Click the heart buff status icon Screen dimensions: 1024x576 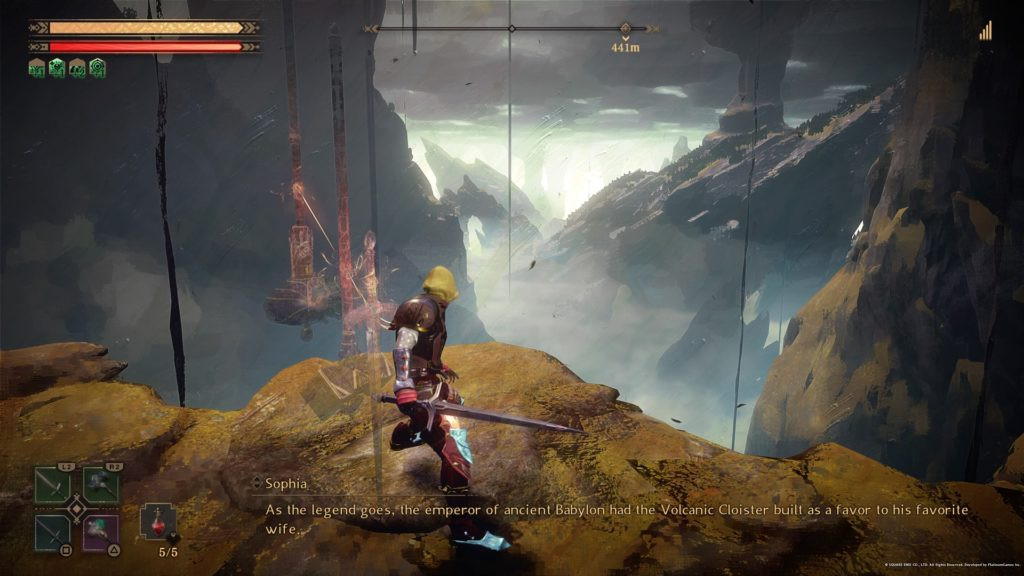point(57,68)
